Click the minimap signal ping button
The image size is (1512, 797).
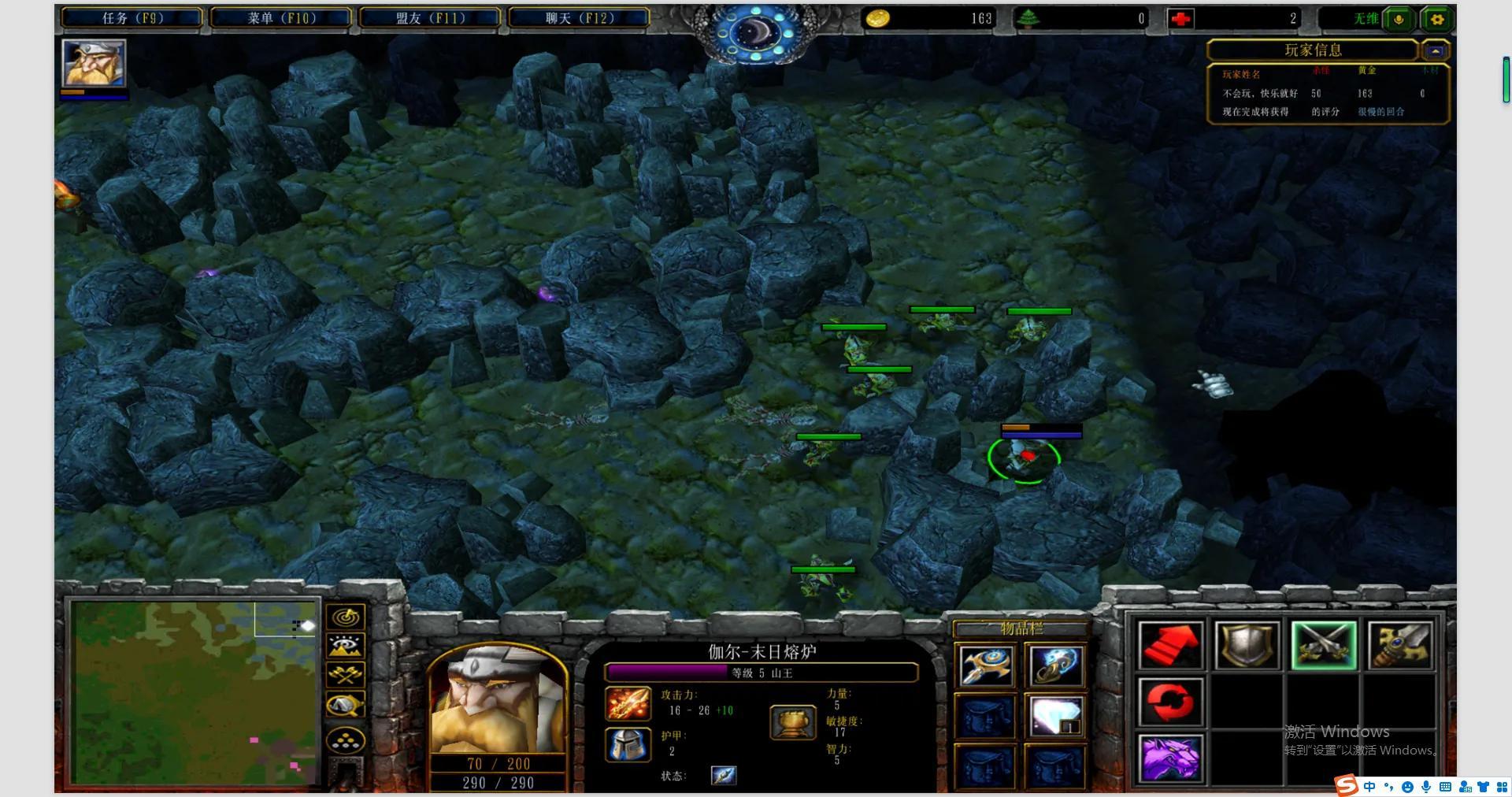(x=345, y=617)
